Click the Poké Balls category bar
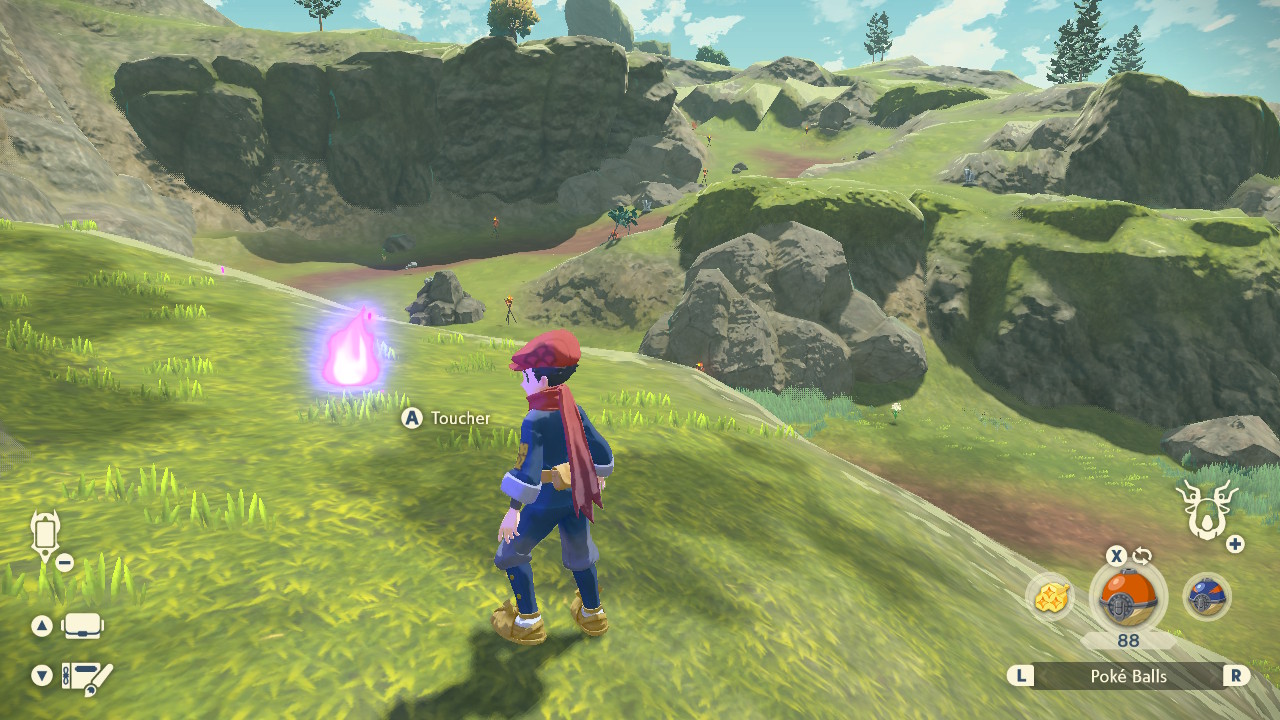 (1128, 676)
